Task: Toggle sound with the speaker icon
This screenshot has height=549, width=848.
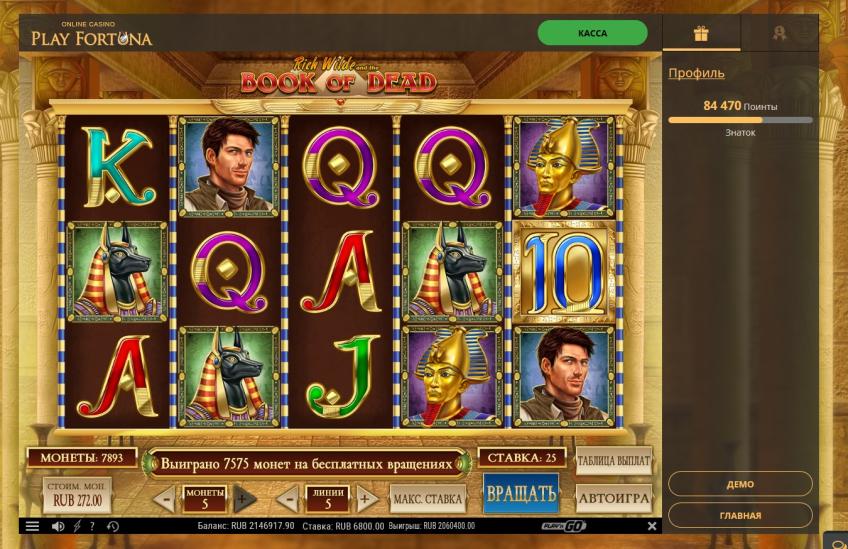Action: coord(58,526)
